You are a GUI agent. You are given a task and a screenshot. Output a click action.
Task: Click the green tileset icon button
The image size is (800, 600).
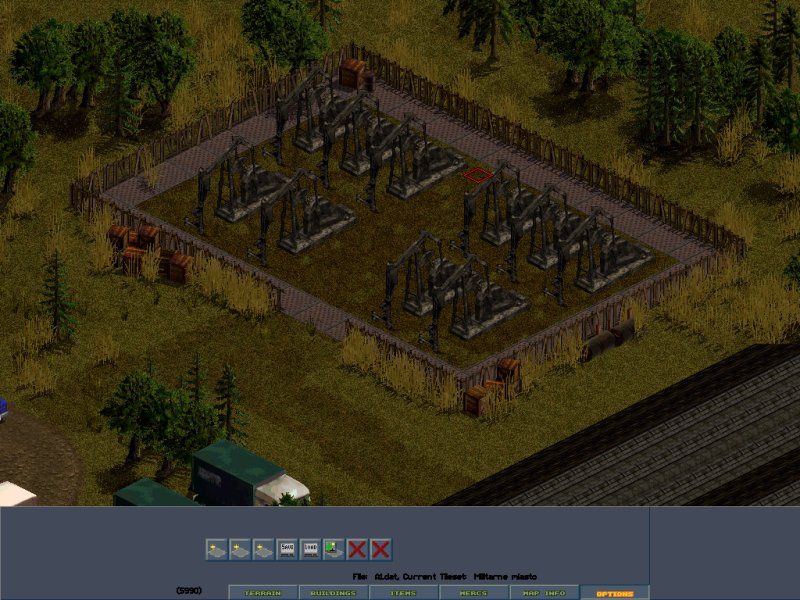tap(334, 549)
